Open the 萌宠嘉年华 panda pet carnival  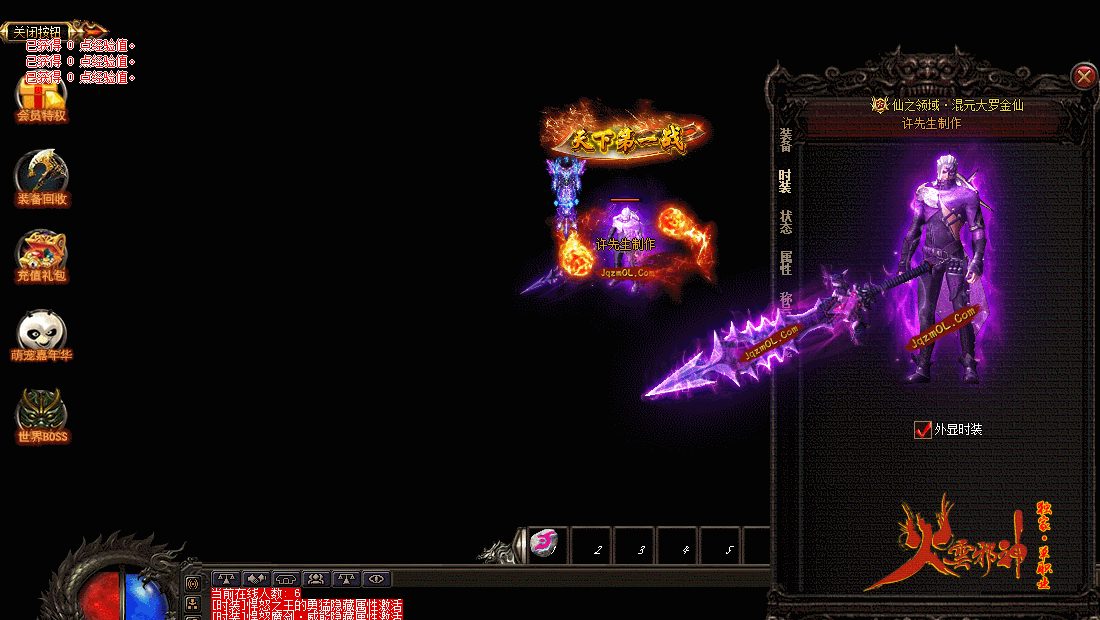point(41,334)
